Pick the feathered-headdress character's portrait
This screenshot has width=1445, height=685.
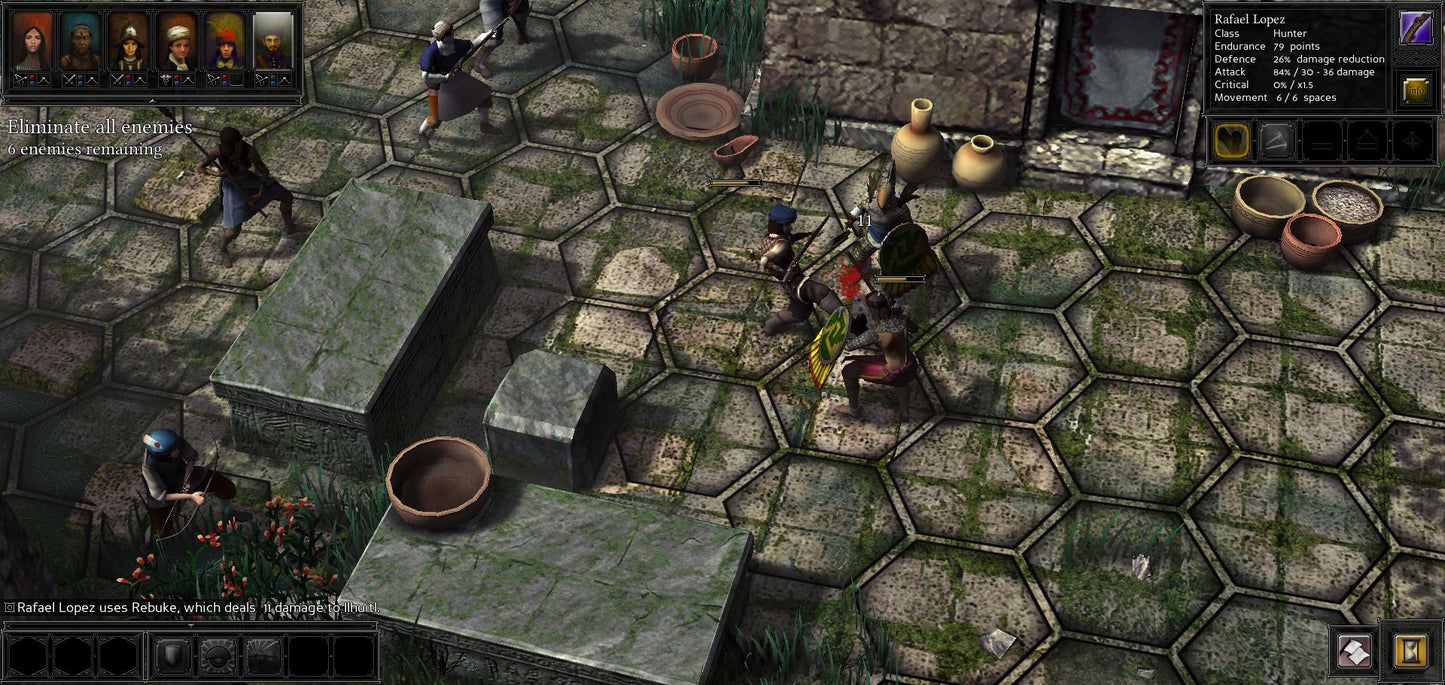pyautogui.click(x=225, y=40)
